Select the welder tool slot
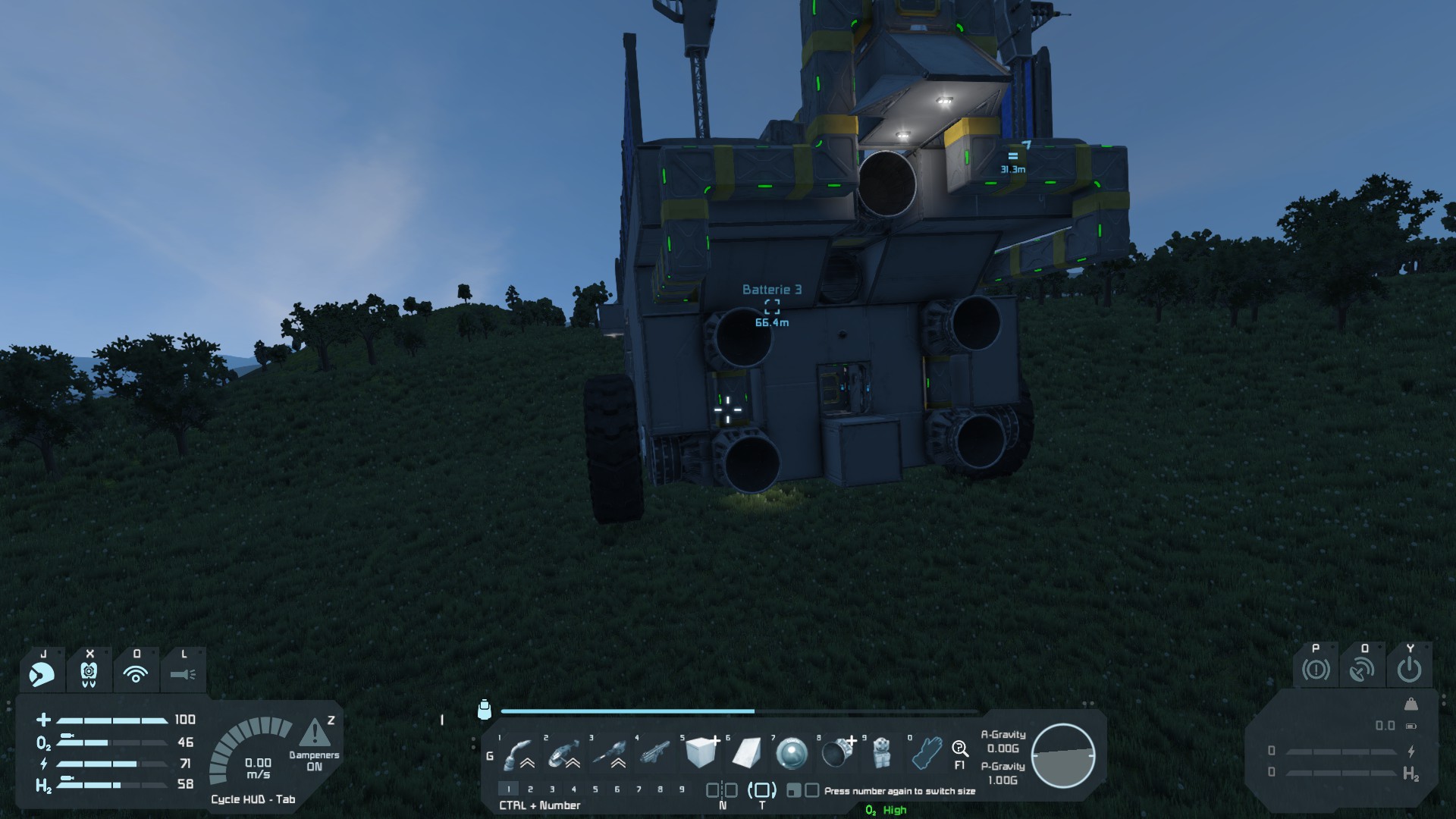The height and width of the screenshot is (819, 1456). [x=519, y=754]
